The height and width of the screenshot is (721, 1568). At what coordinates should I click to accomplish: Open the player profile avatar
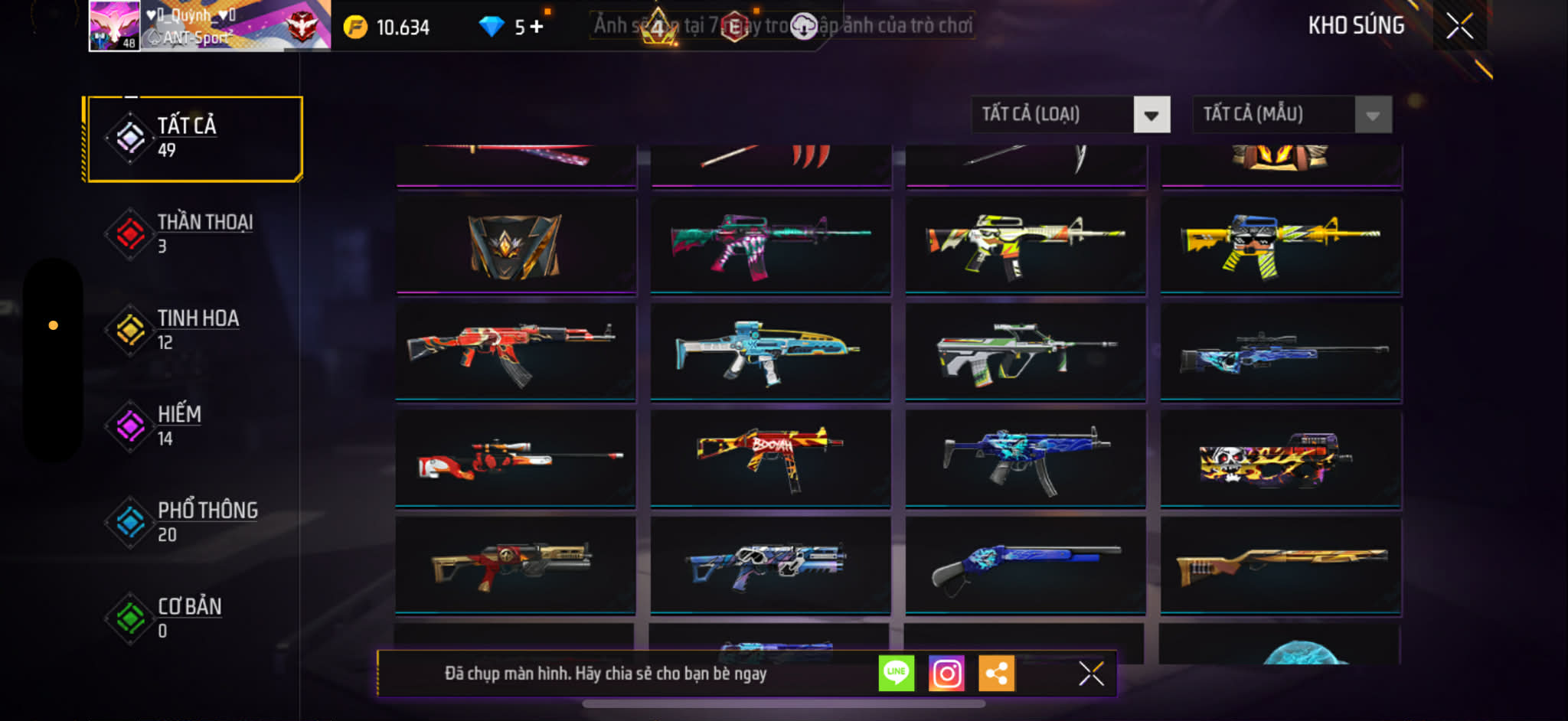pos(114,26)
